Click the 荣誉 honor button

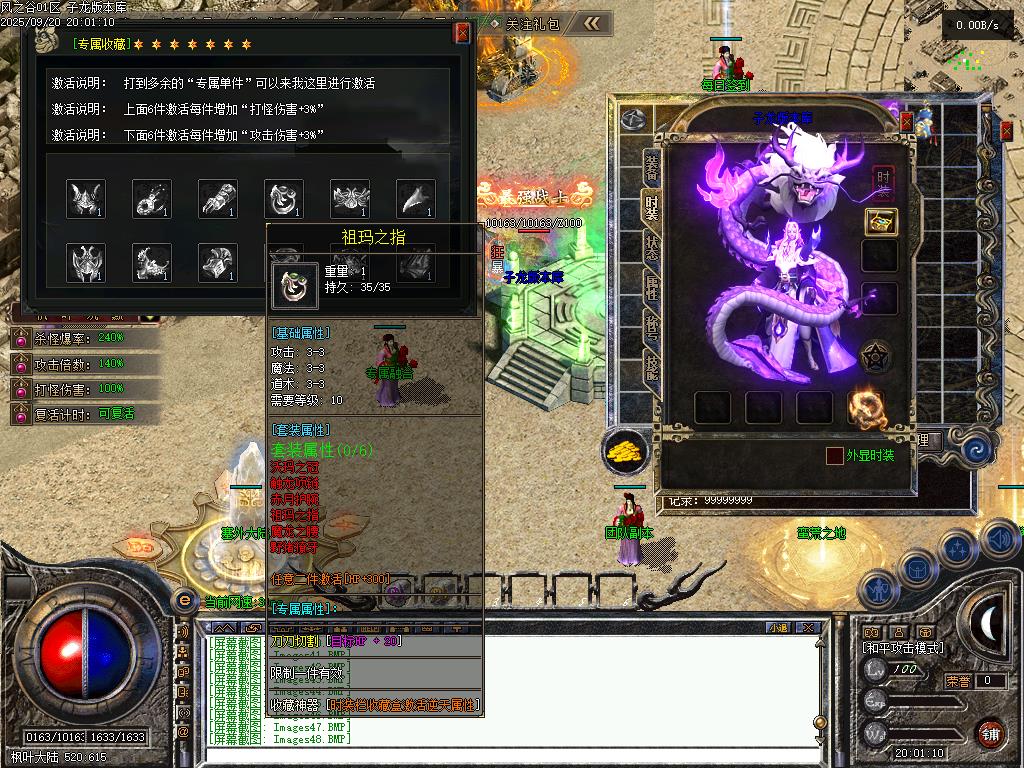957,681
